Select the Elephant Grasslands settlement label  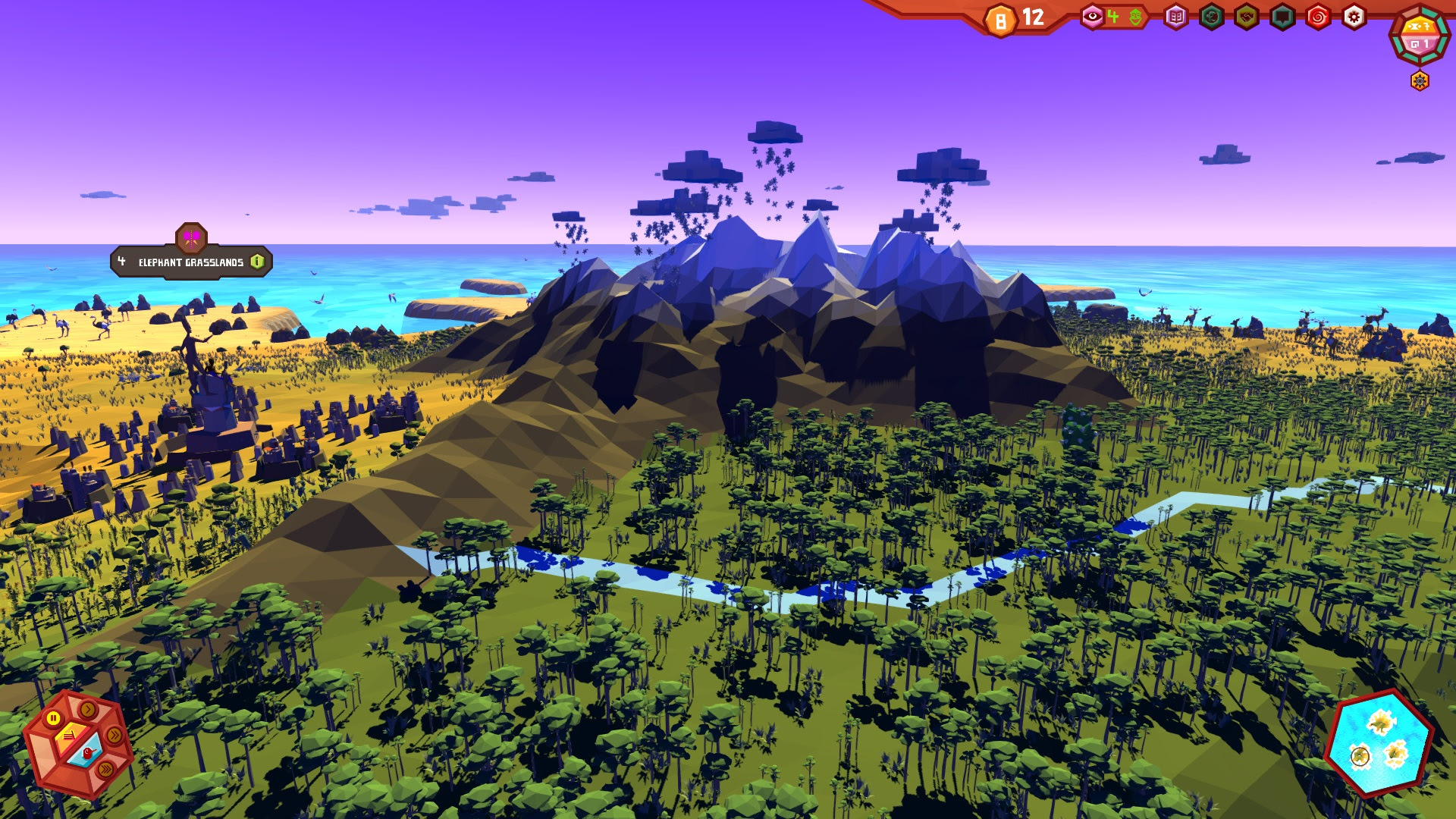(x=190, y=262)
